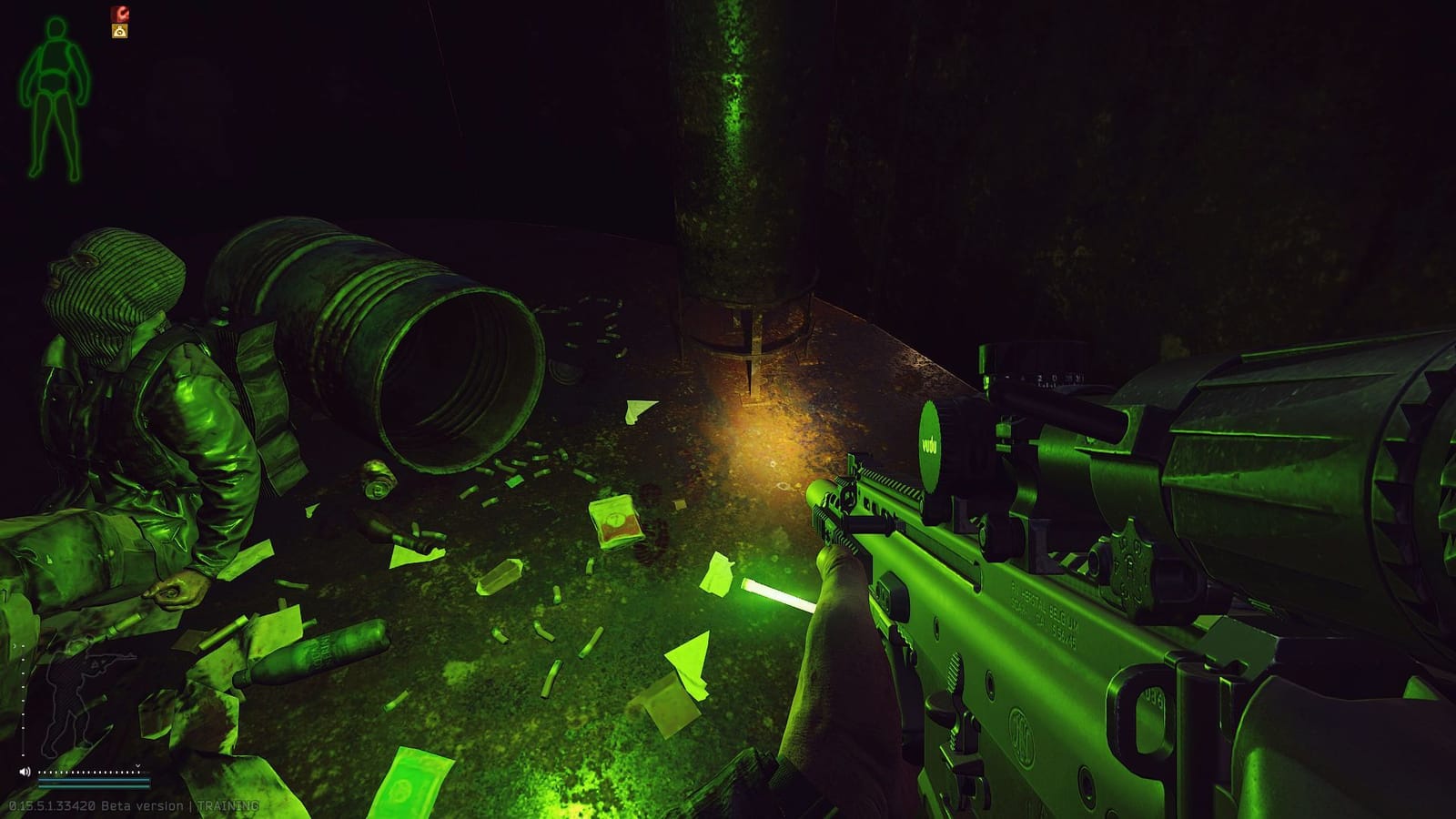The image size is (1456, 819).
Task: Click the red bleeding status effect icon
Action: point(119,13)
